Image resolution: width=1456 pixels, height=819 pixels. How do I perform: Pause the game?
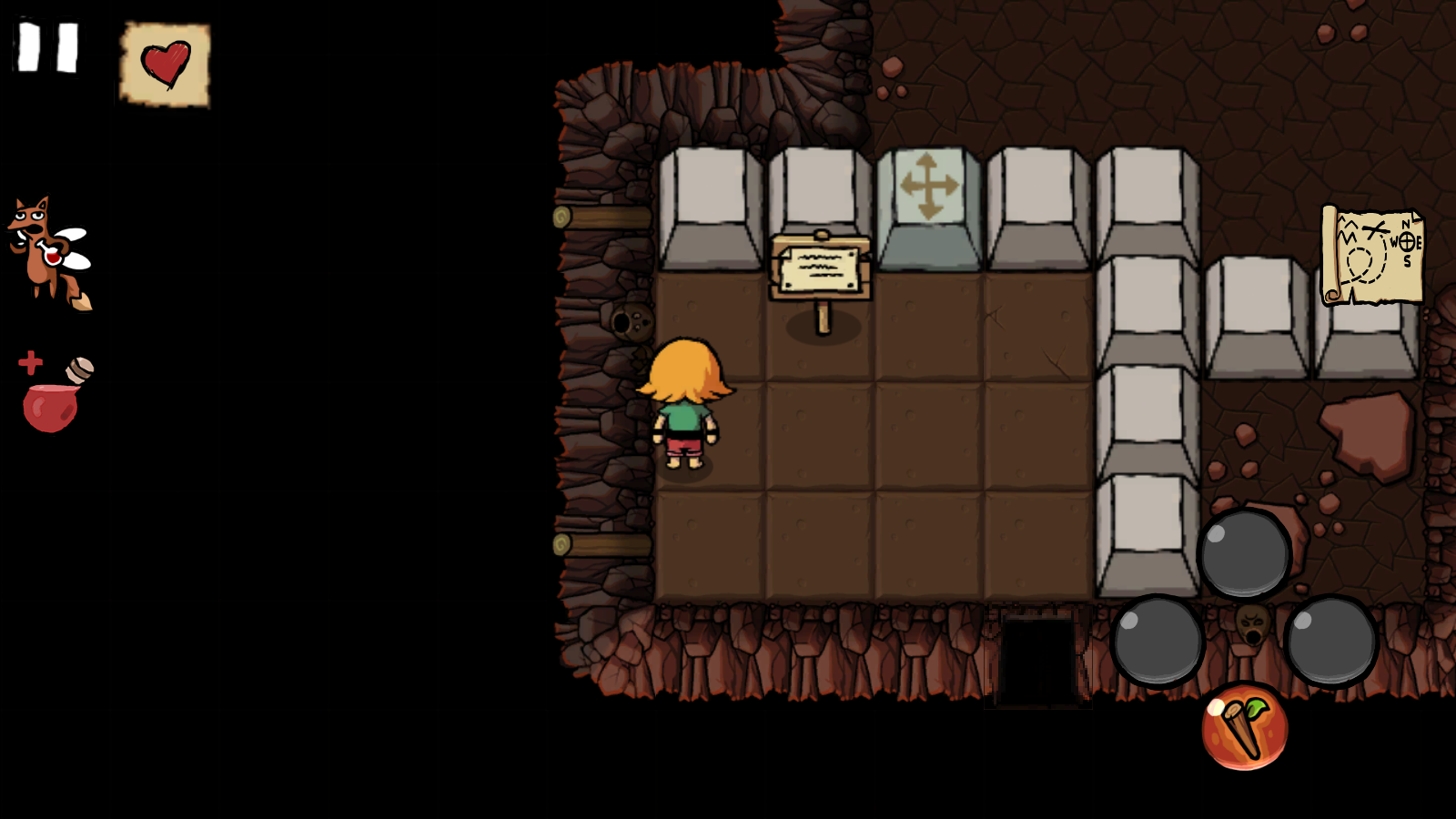pos(48,47)
